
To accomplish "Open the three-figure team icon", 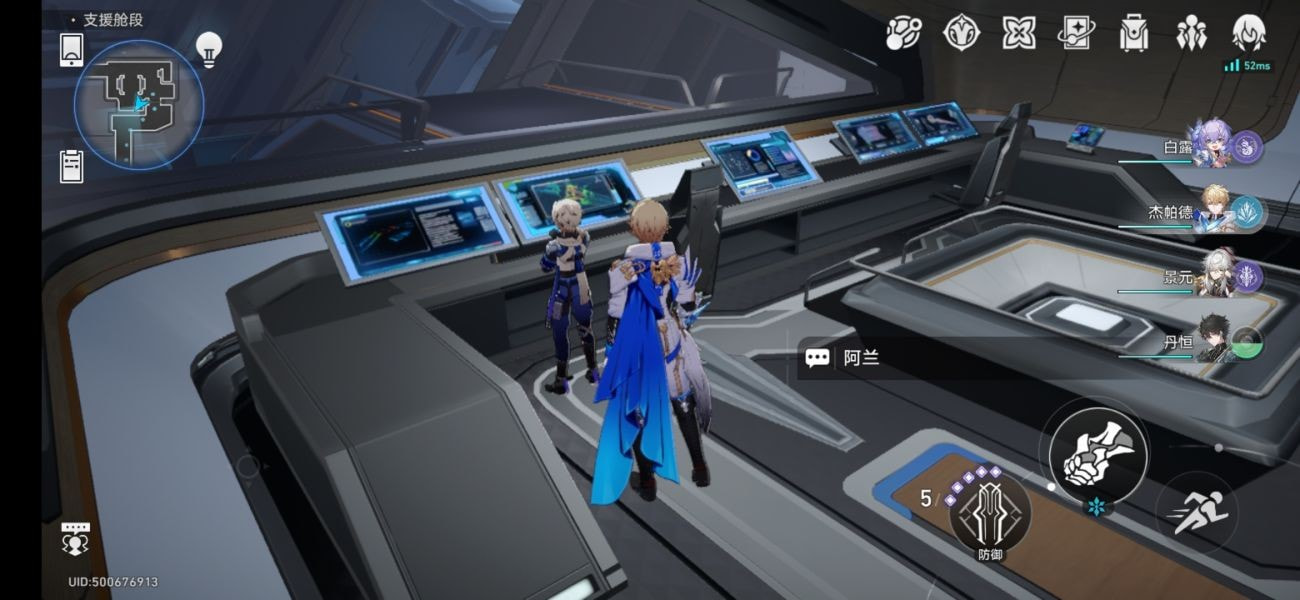I will click(x=1191, y=33).
